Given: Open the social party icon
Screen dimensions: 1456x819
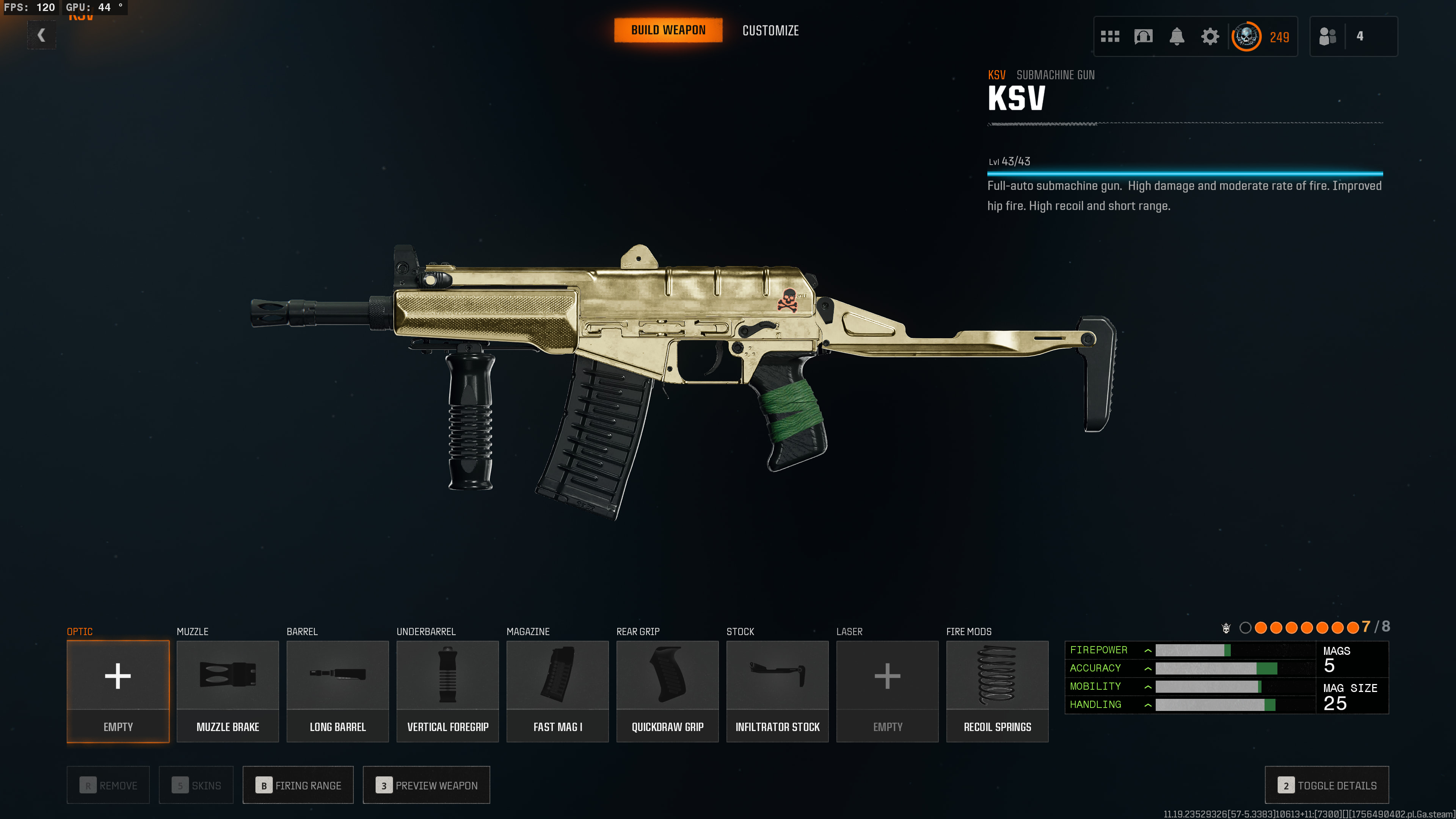Looking at the screenshot, I should pyautogui.click(x=1327, y=37).
